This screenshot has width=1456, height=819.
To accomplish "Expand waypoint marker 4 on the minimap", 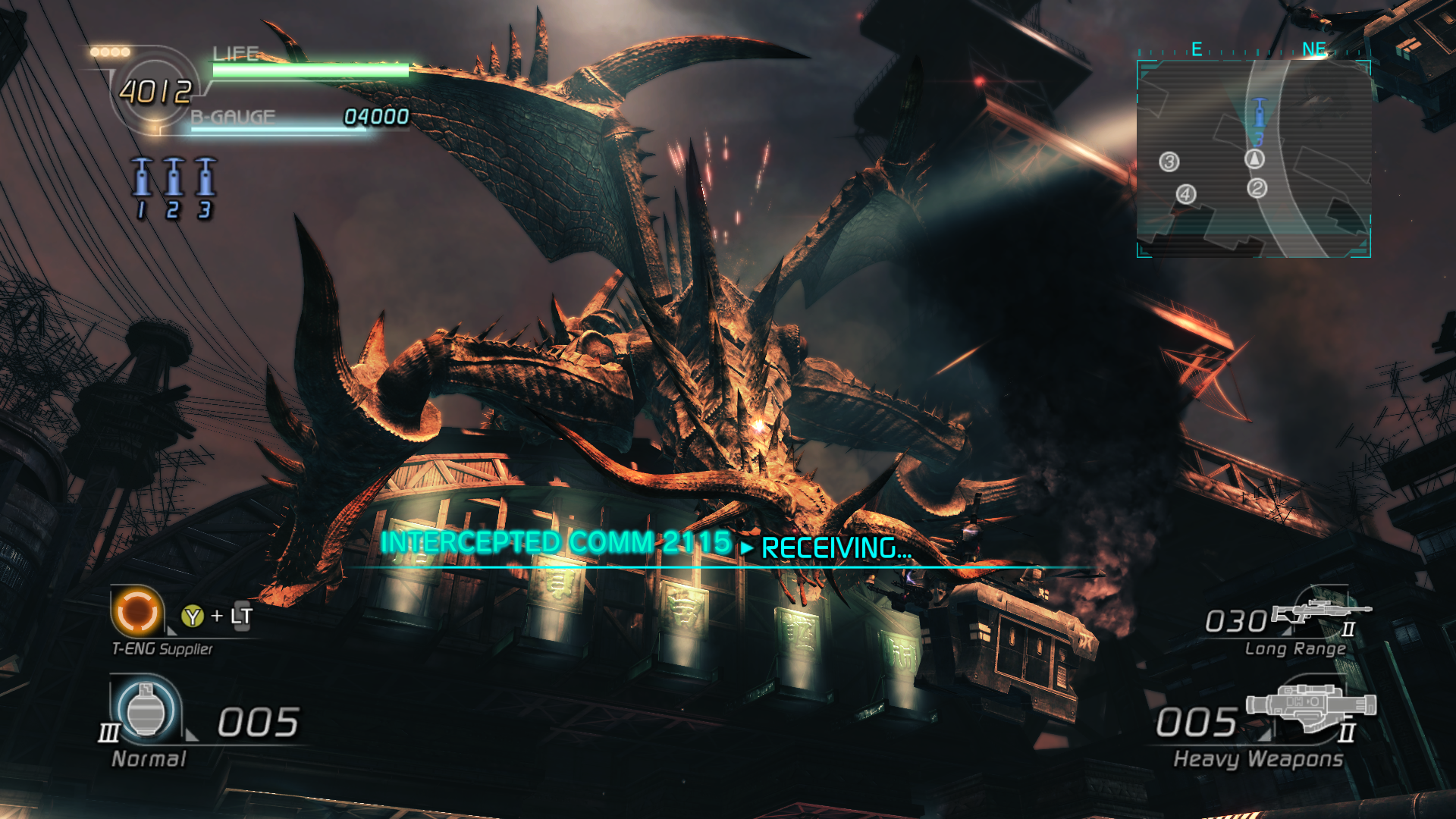I will tap(1185, 195).
